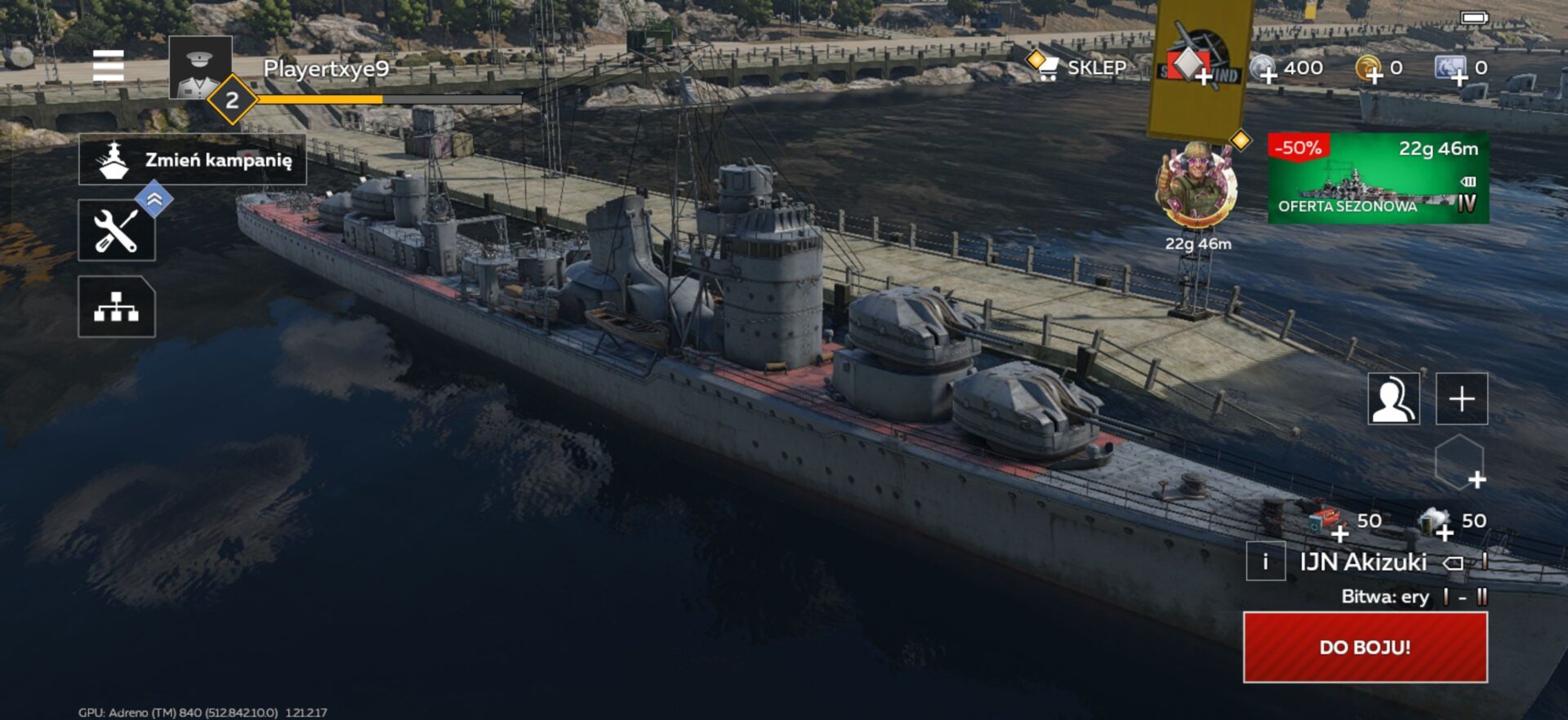Viewport: 1568px width, 720px height.
Task: Open the hamburger main menu
Action: click(108, 66)
